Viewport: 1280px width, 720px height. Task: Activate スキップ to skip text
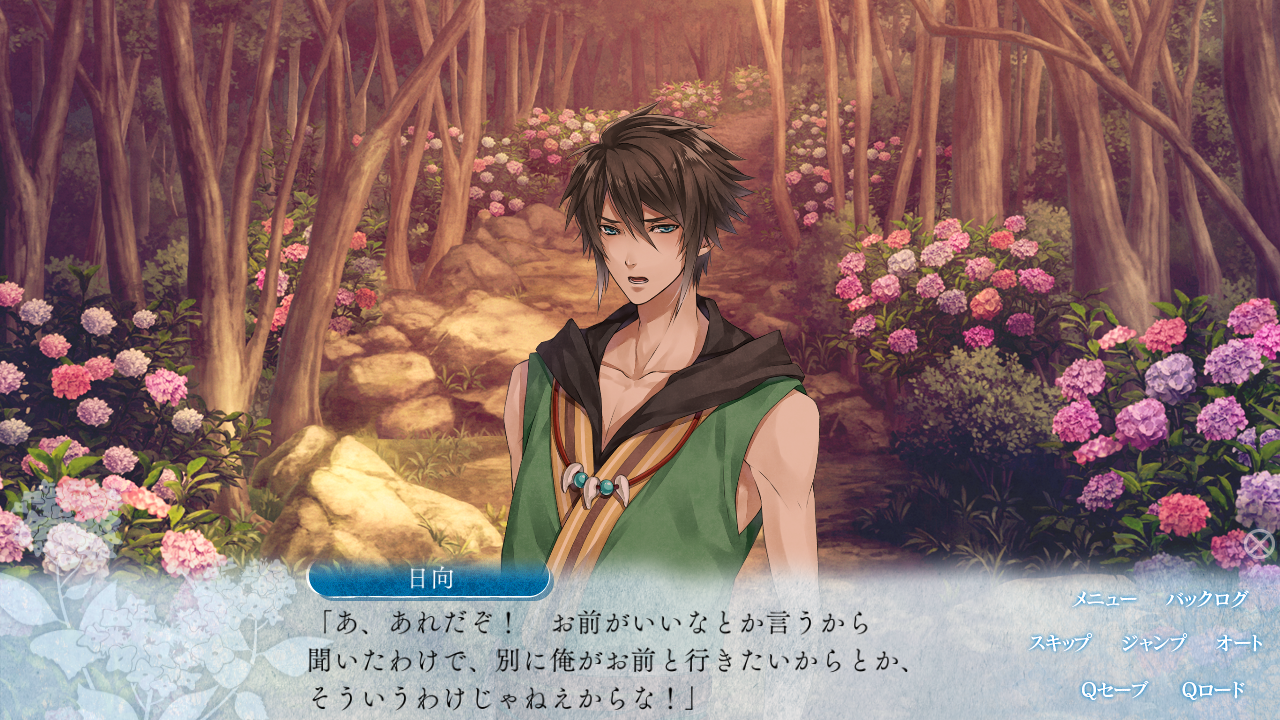click(1060, 643)
